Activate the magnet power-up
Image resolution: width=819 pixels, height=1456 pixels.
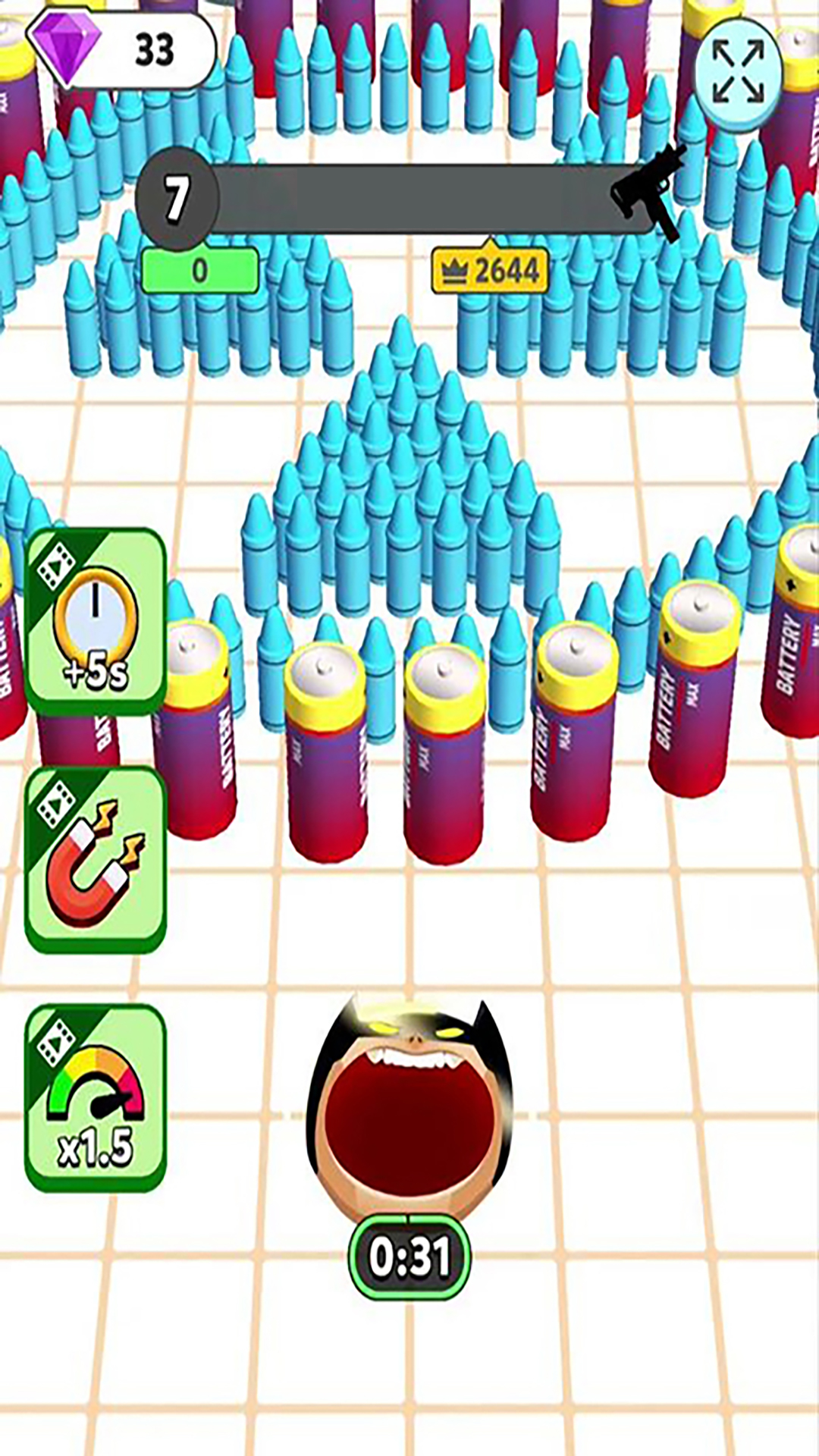(96, 860)
